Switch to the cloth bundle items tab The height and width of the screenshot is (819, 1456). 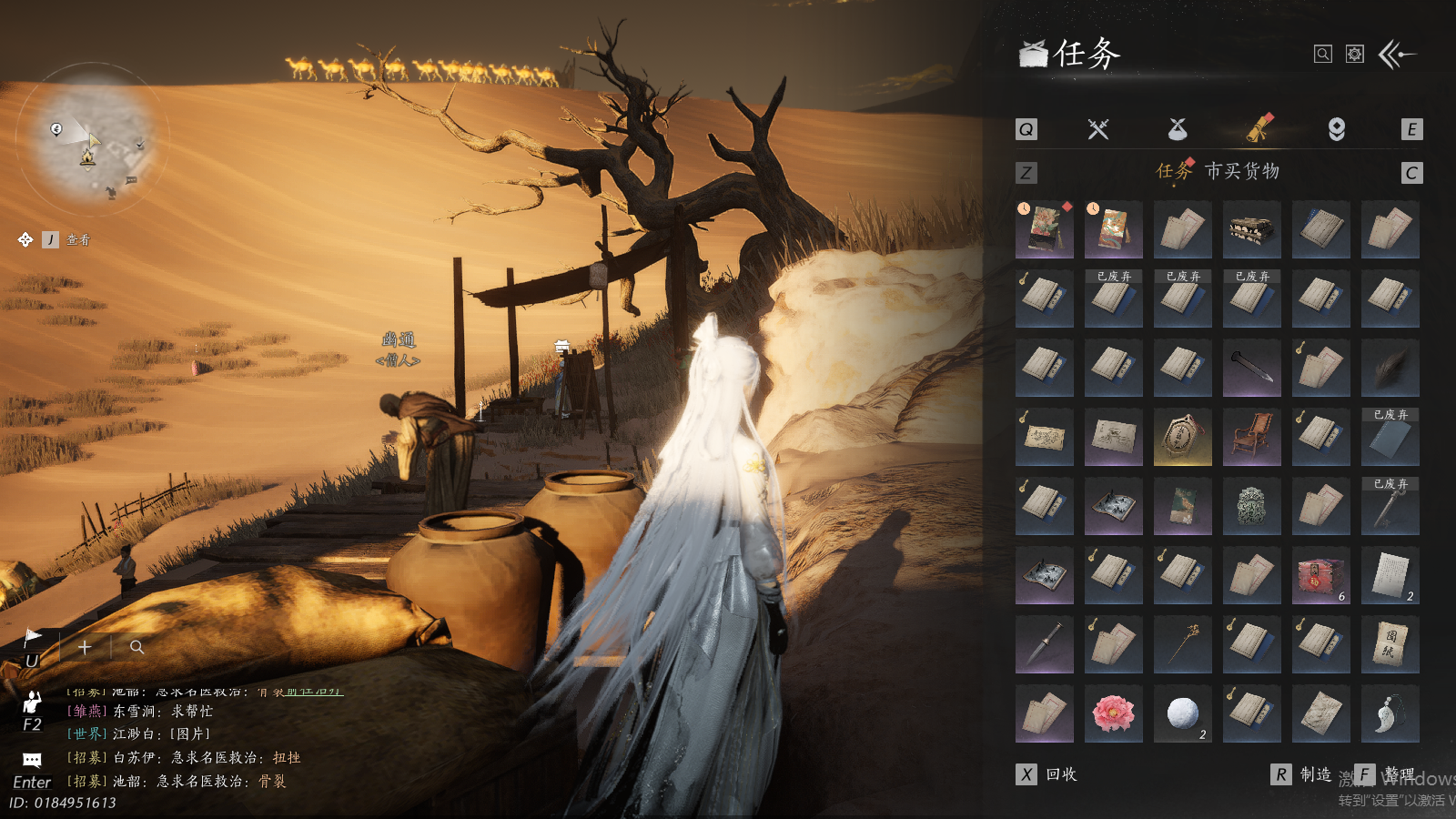point(1178,129)
